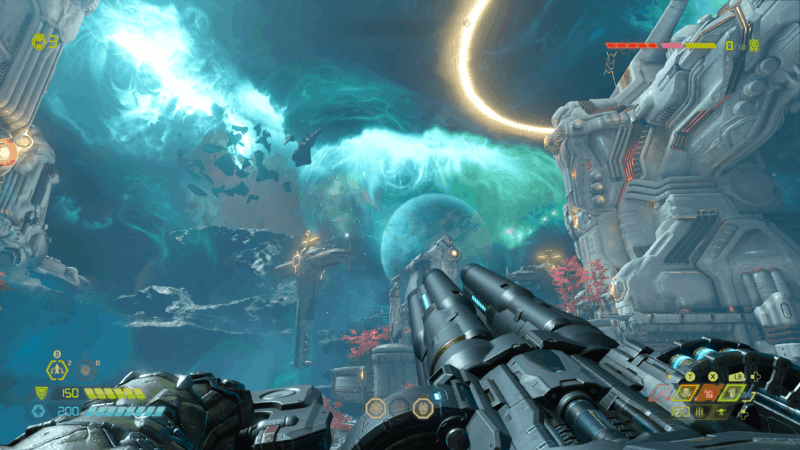This screenshot has width=800, height=450.
Task: Activate the yellow-framed grenade equipment slot
Action: [x=687, y=393]
